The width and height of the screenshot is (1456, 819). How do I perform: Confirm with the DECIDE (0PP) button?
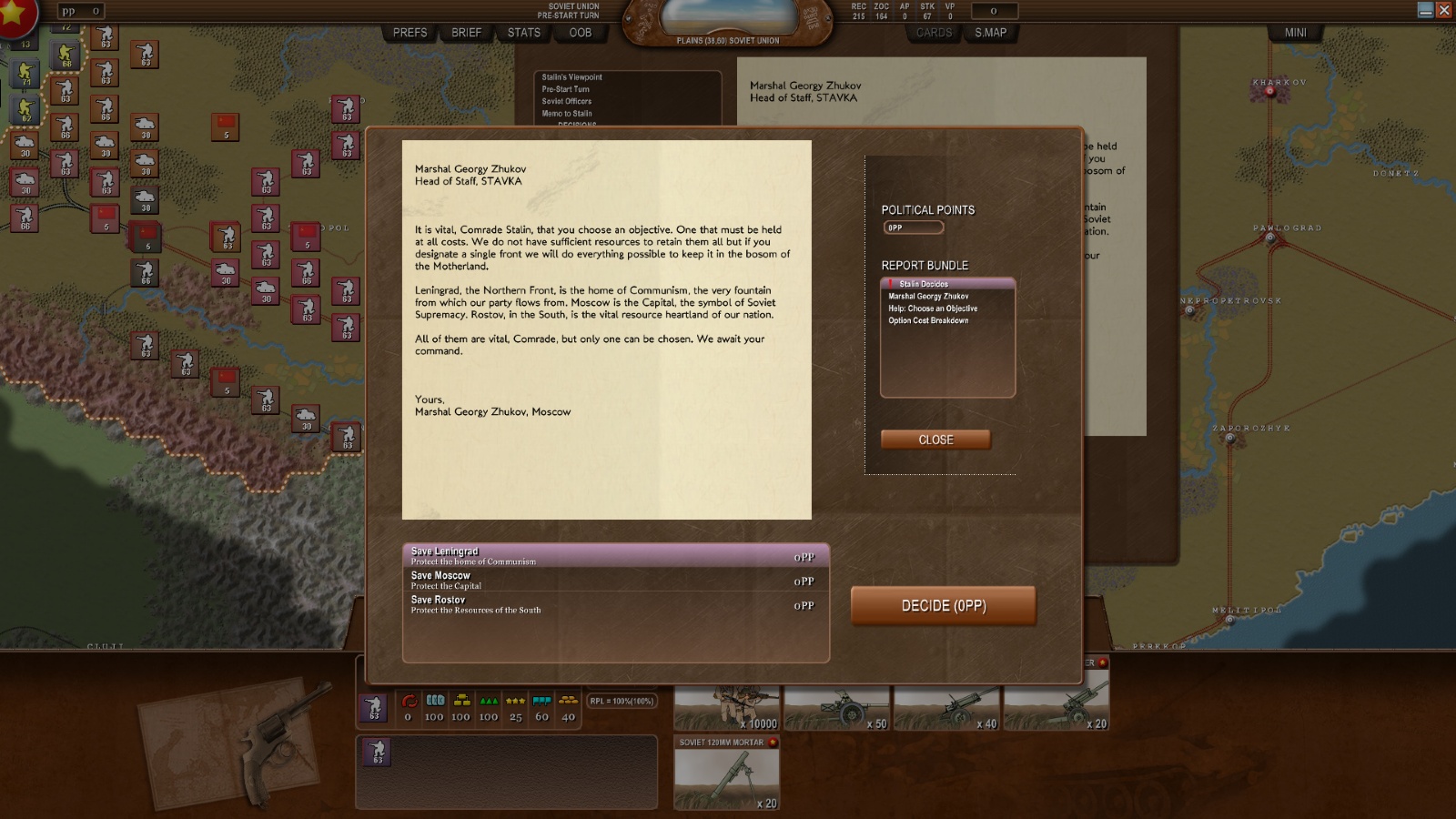tap(943, 606)
